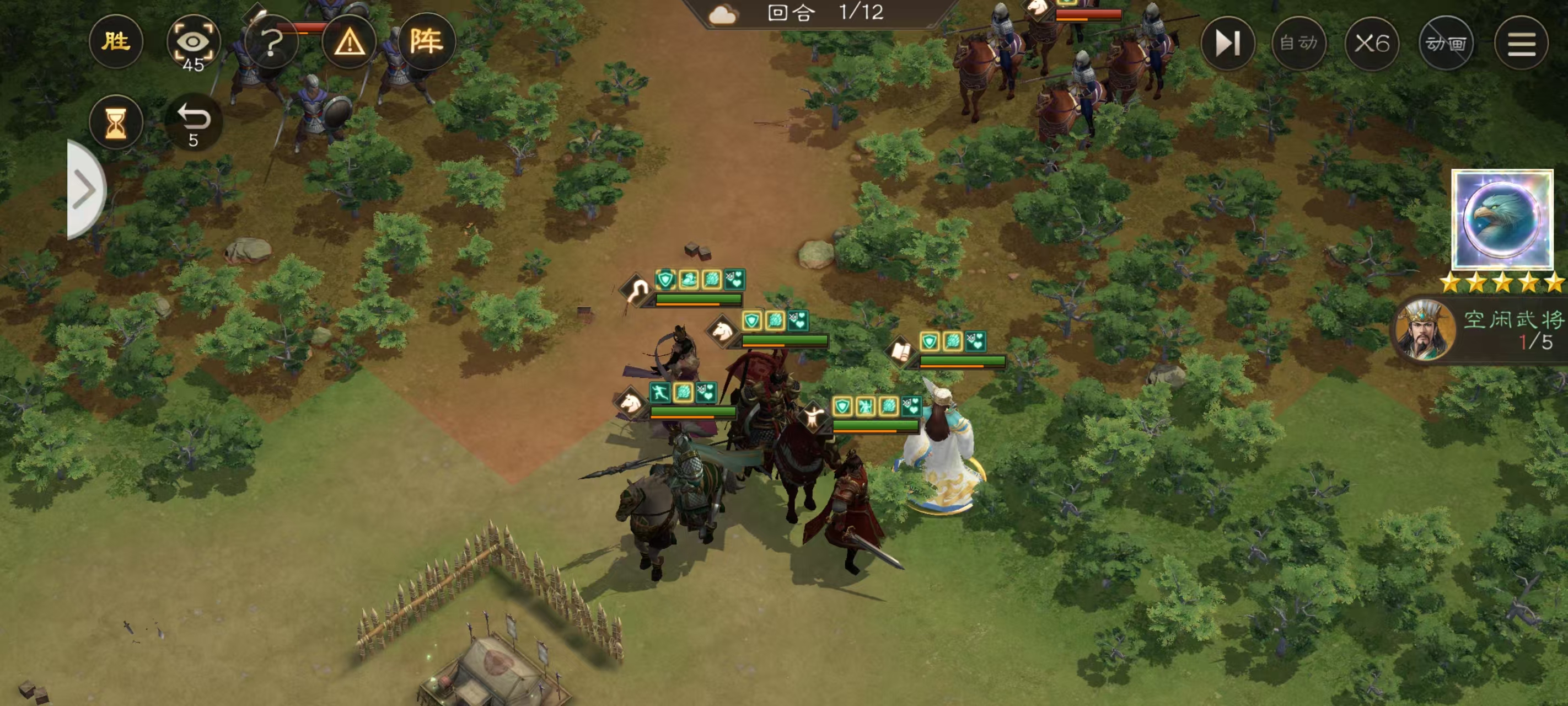Toggle auto battle 自动 button
1568x706 pixels.
[1298, 43]
